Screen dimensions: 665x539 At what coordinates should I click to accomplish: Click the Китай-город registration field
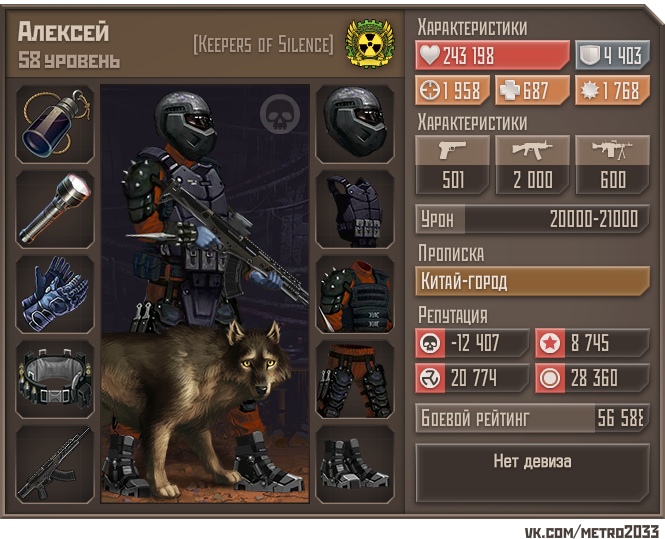532,282
